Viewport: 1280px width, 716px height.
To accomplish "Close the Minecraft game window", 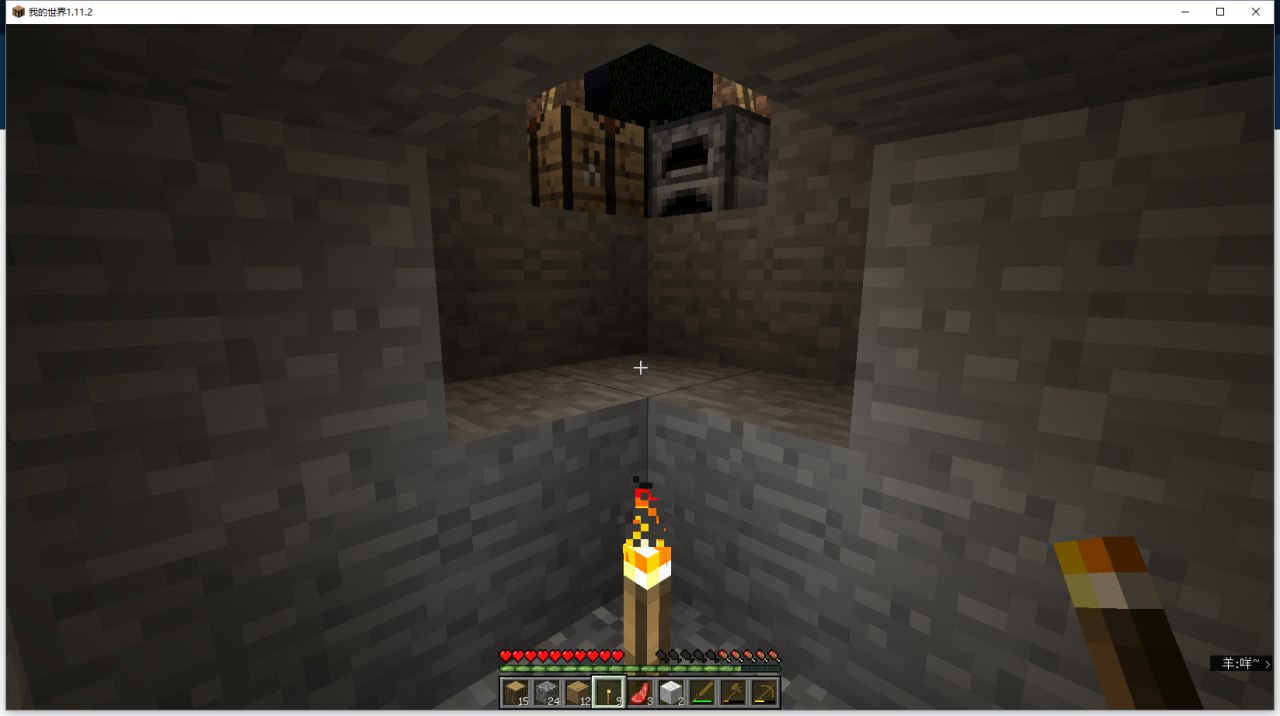I will 1256,12.
